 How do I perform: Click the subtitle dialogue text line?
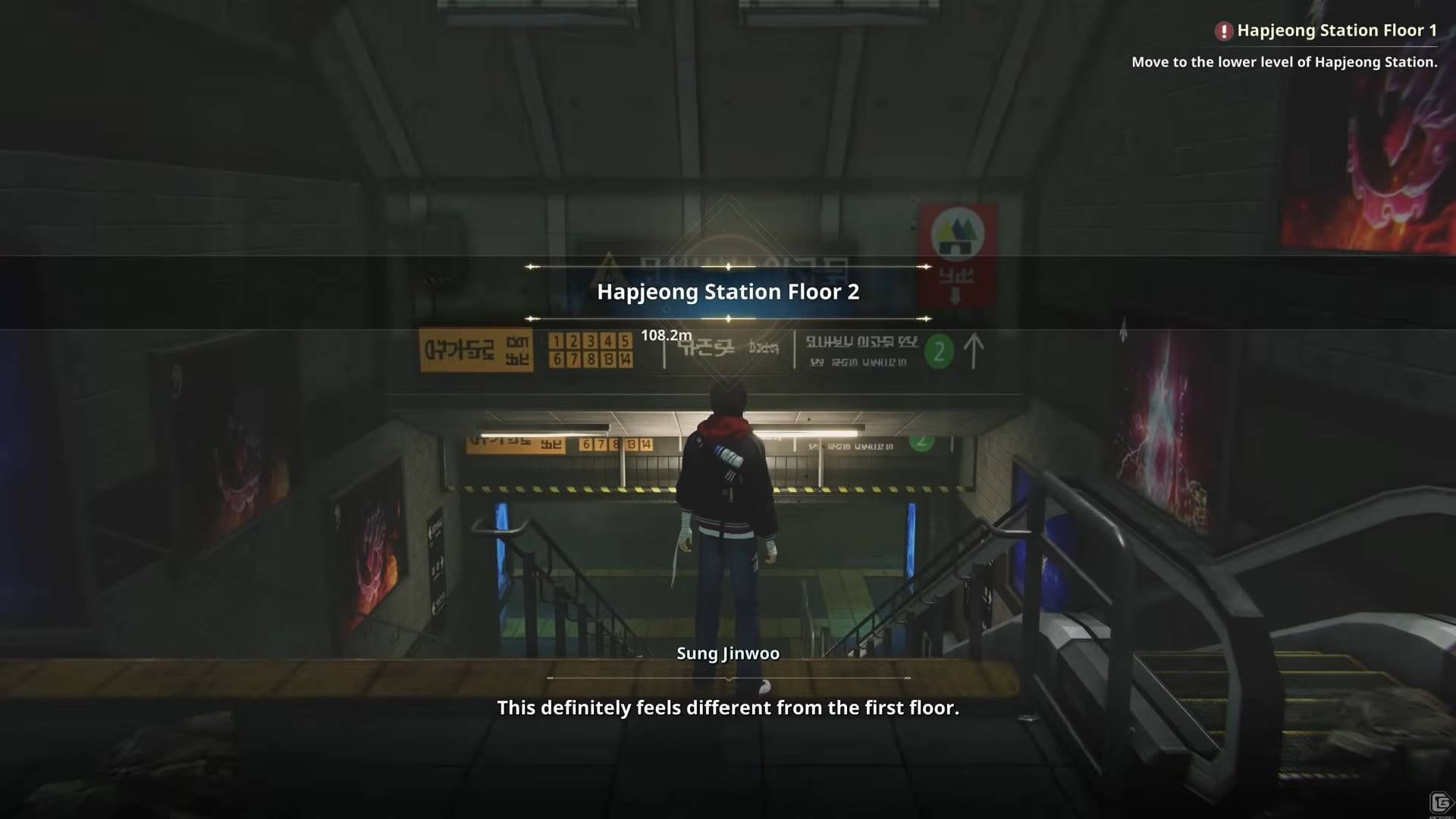click(x=728, y=708)
